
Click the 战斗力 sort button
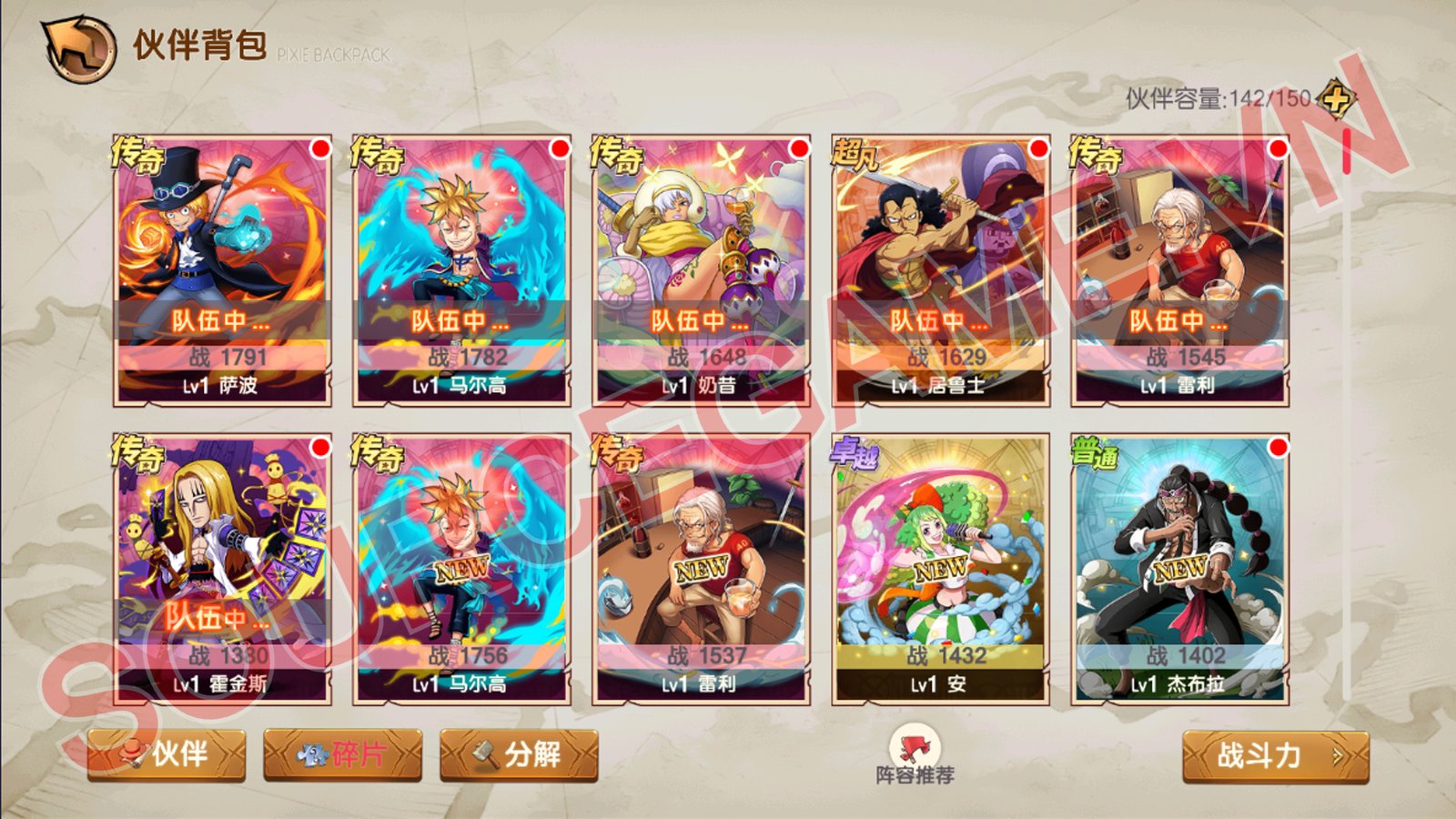(1275, 755)
